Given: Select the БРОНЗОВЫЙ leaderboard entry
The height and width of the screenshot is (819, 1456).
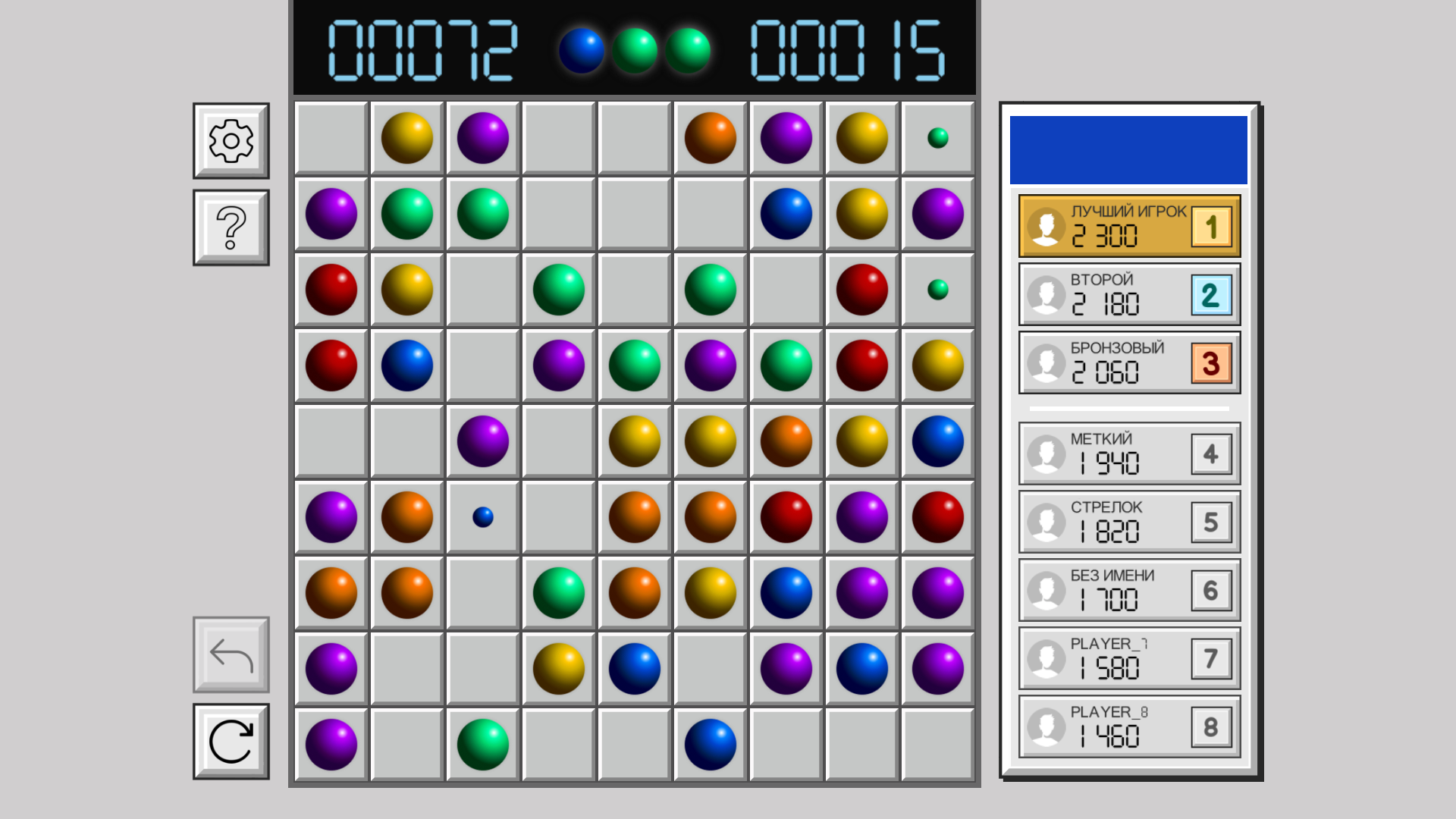Looking at the screenshot, I should [x=1128, y=362].
